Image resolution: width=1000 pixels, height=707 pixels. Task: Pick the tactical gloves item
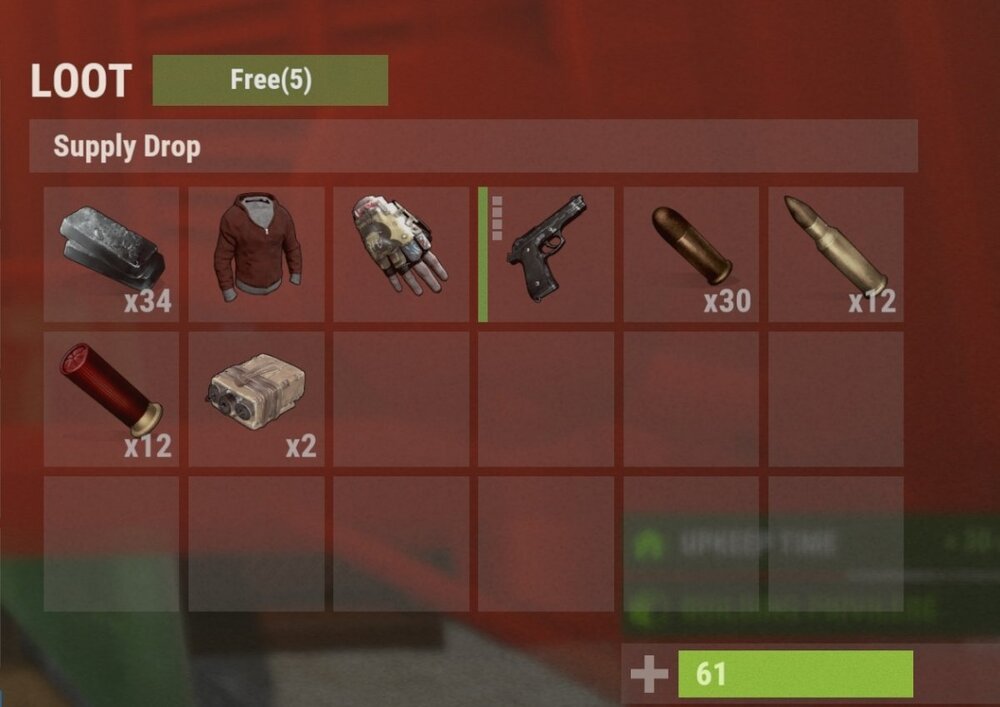(x=400, y=254)
